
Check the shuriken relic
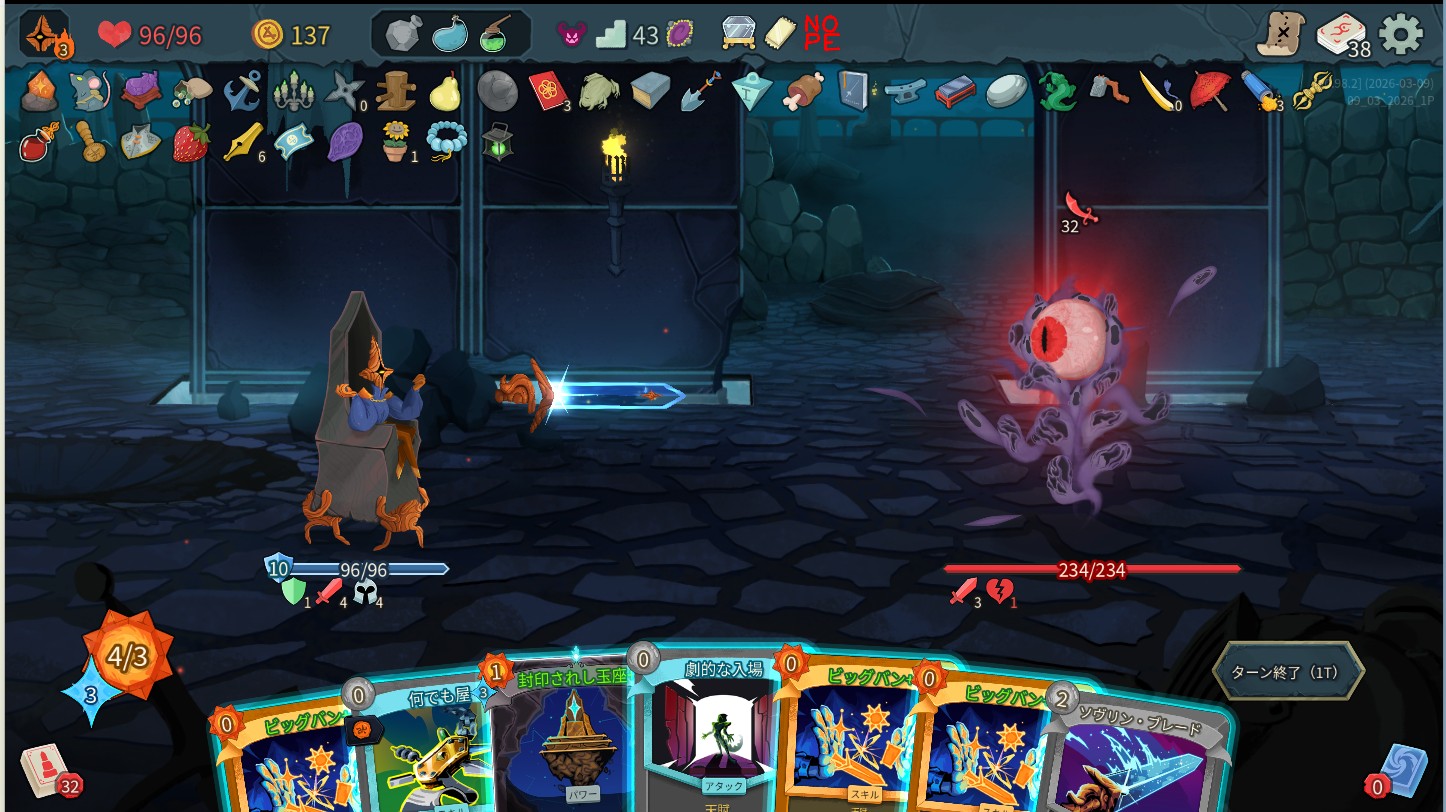pyautogui.click(x=344, y=91)
